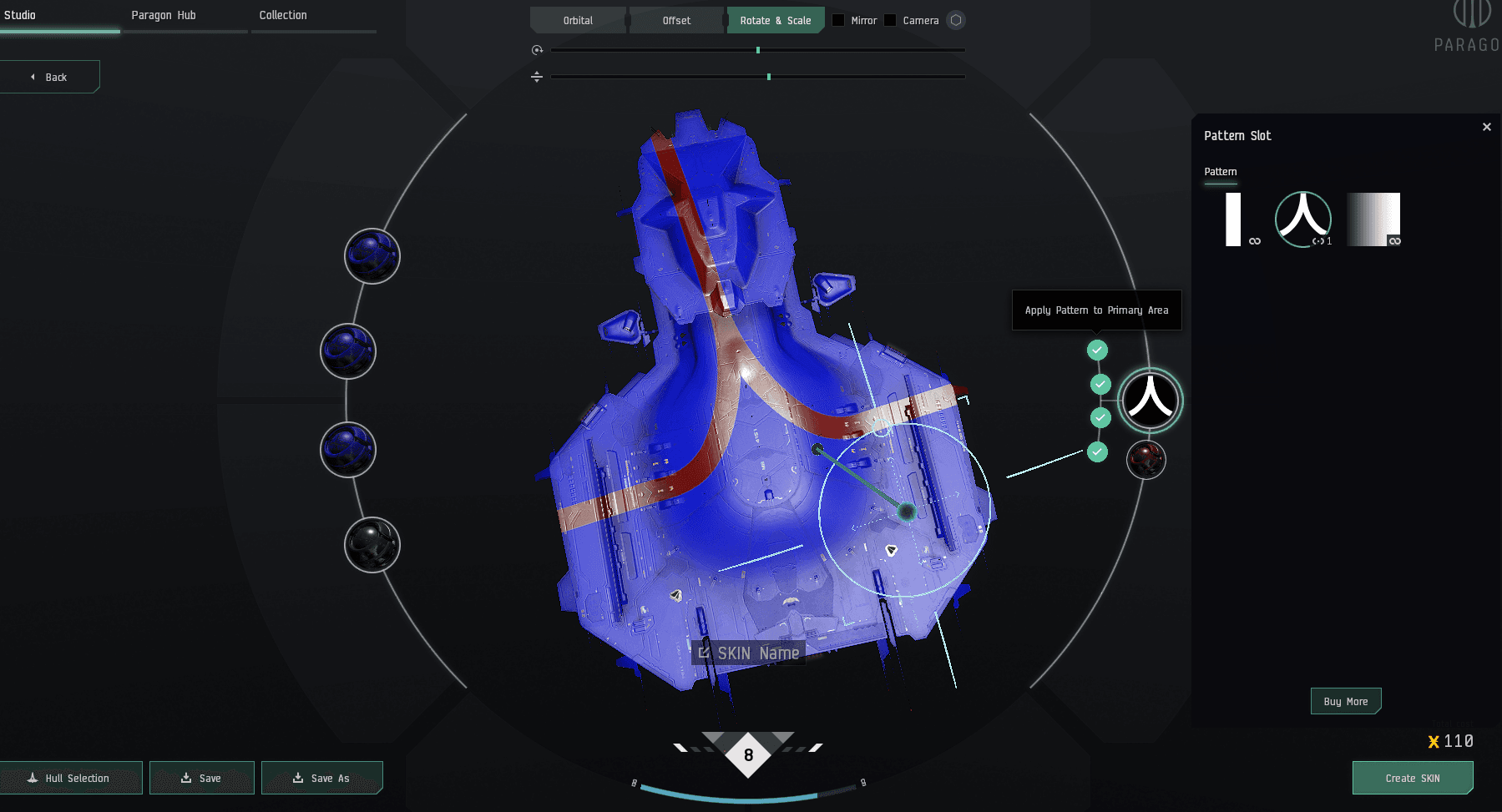Pick the gradient fade pattern
Image resolution: width=1502 pixels, height=812 pixels.
pyautogui.click(x=1373, y=219)
